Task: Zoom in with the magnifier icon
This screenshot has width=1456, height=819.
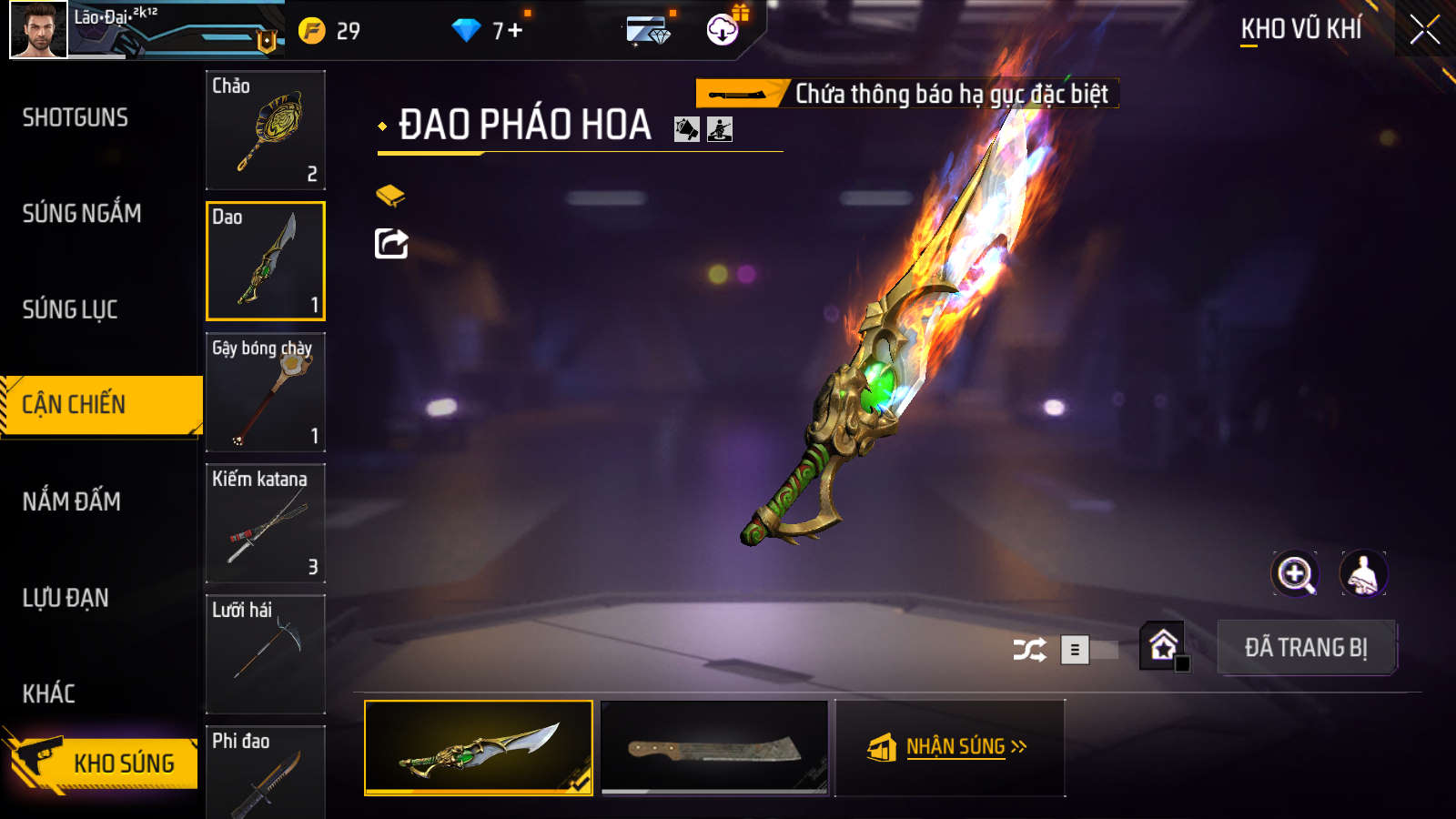Action: (x=1295, y=574)
